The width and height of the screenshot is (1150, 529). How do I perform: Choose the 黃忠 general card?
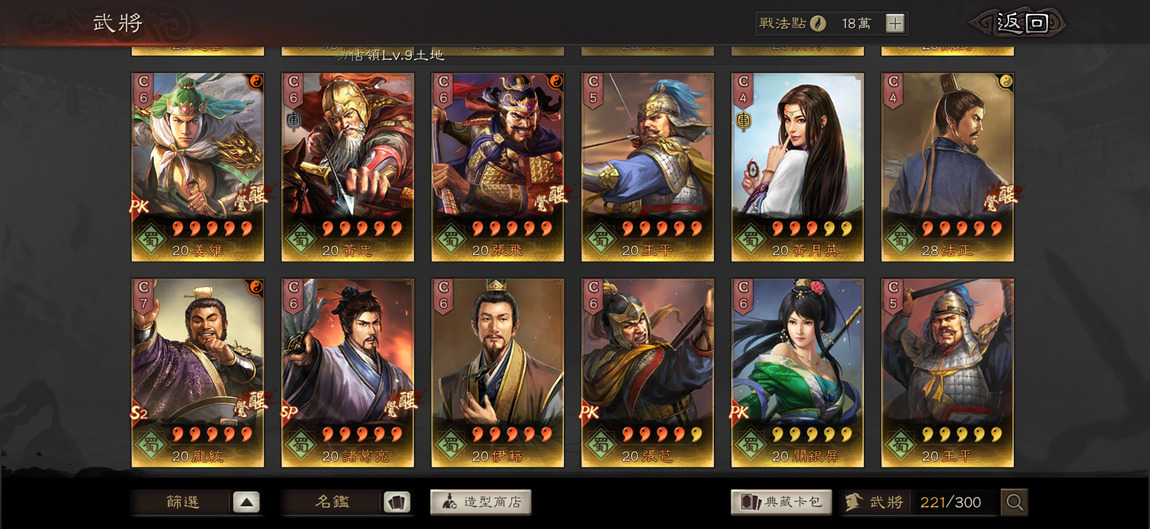tap(348, 166)
